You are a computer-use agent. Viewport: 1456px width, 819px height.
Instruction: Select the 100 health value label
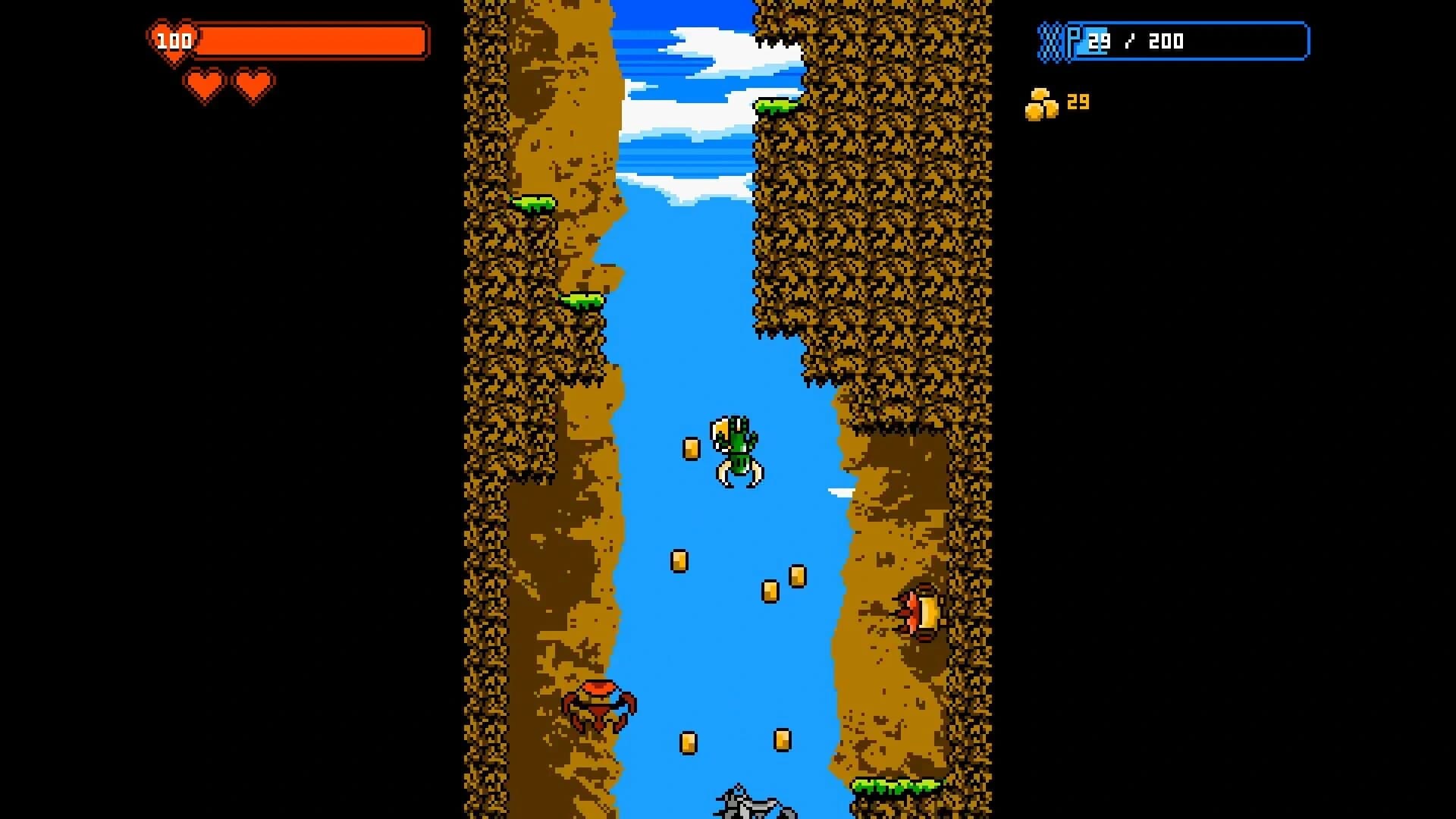pyautogui.click(x=176, y=42)
